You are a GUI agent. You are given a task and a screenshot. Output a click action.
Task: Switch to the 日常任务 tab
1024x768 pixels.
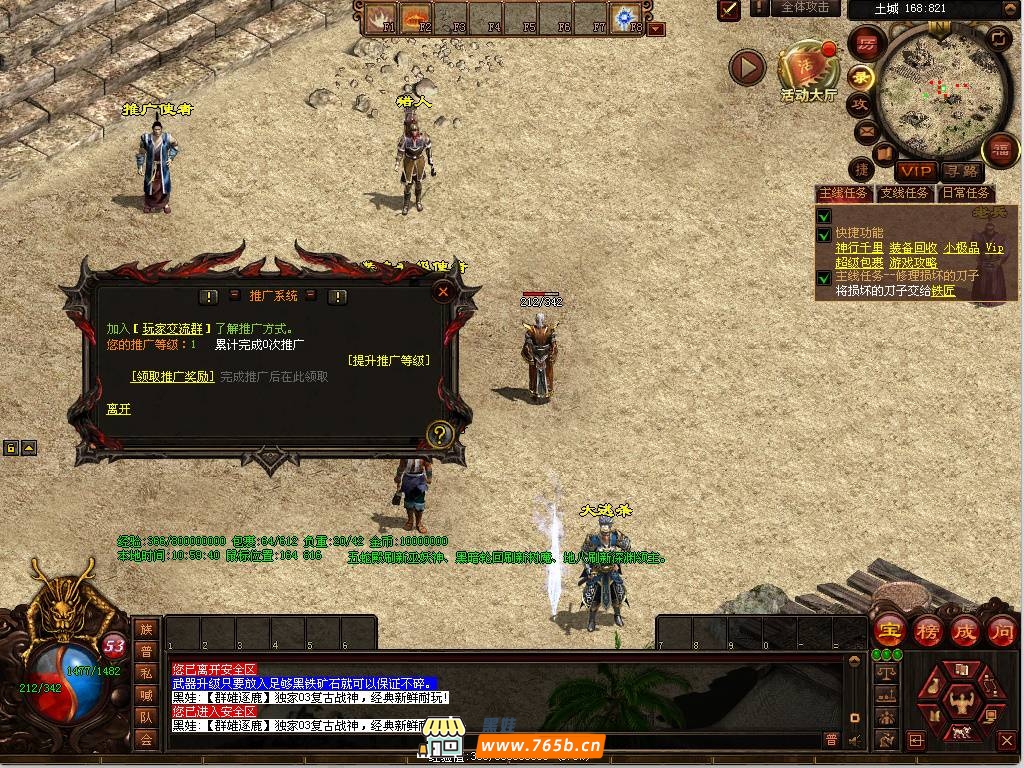pos(965,193)
